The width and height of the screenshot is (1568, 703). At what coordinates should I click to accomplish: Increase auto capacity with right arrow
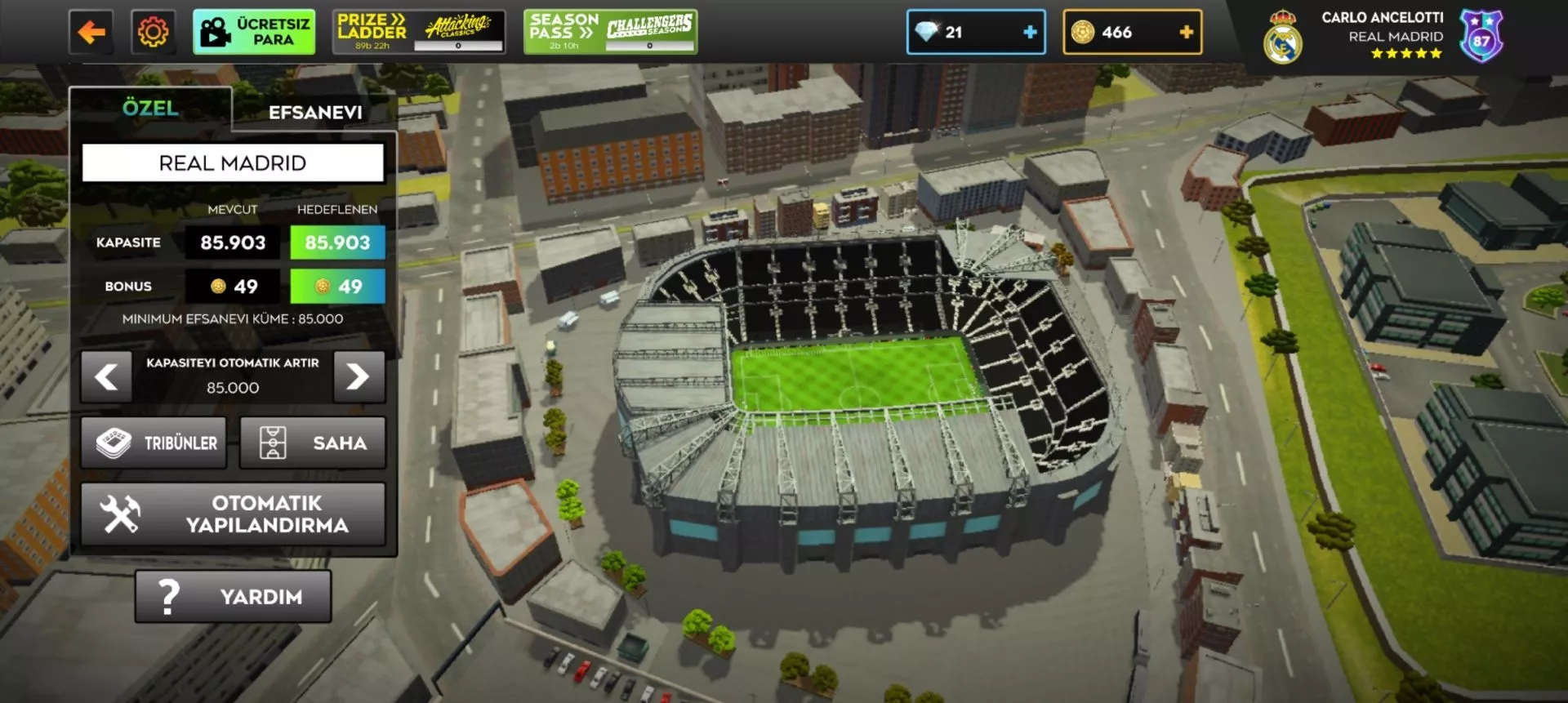(x=359, y=377)
